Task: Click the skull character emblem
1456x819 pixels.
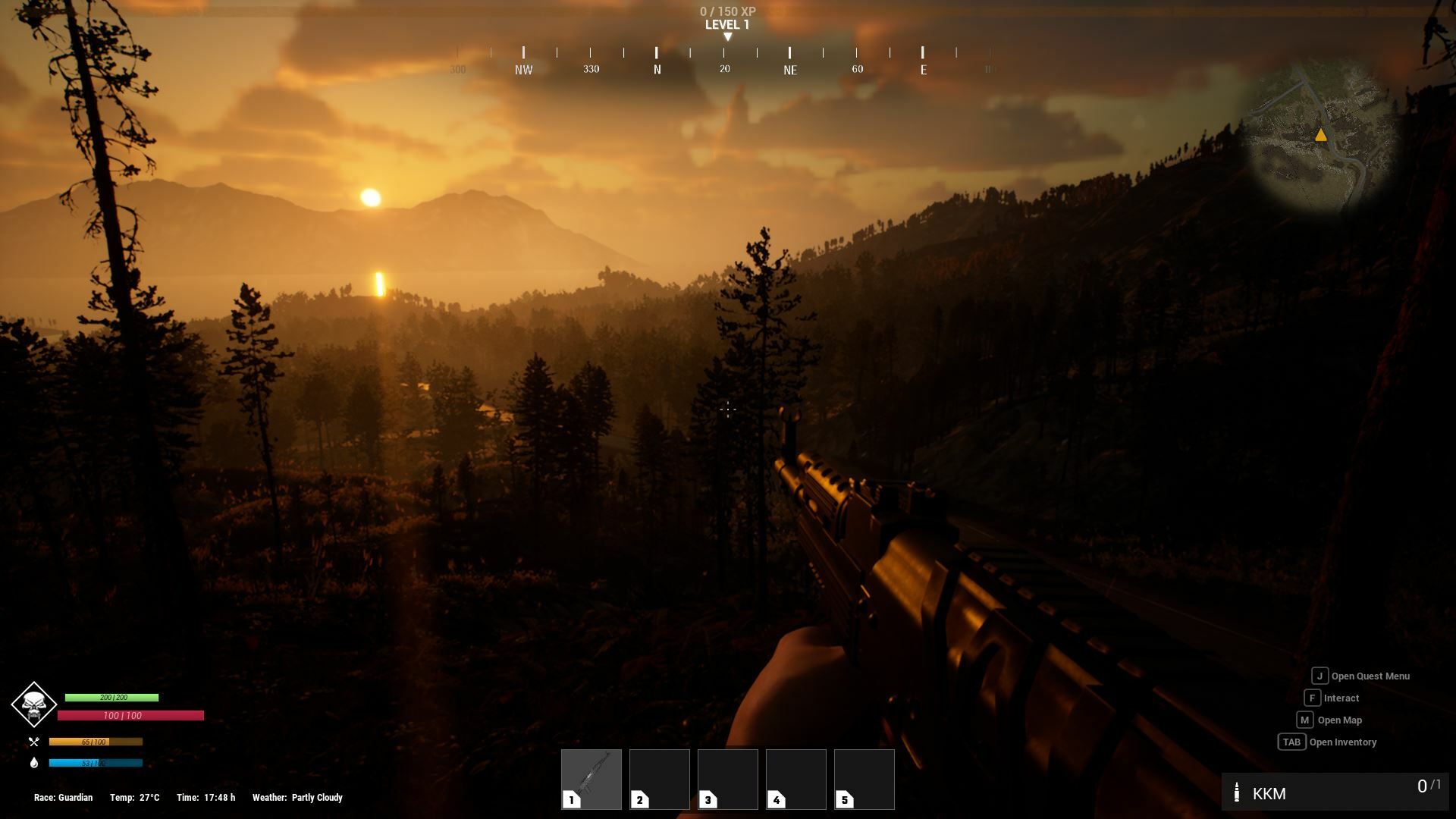Action: (x=33, y=704)
